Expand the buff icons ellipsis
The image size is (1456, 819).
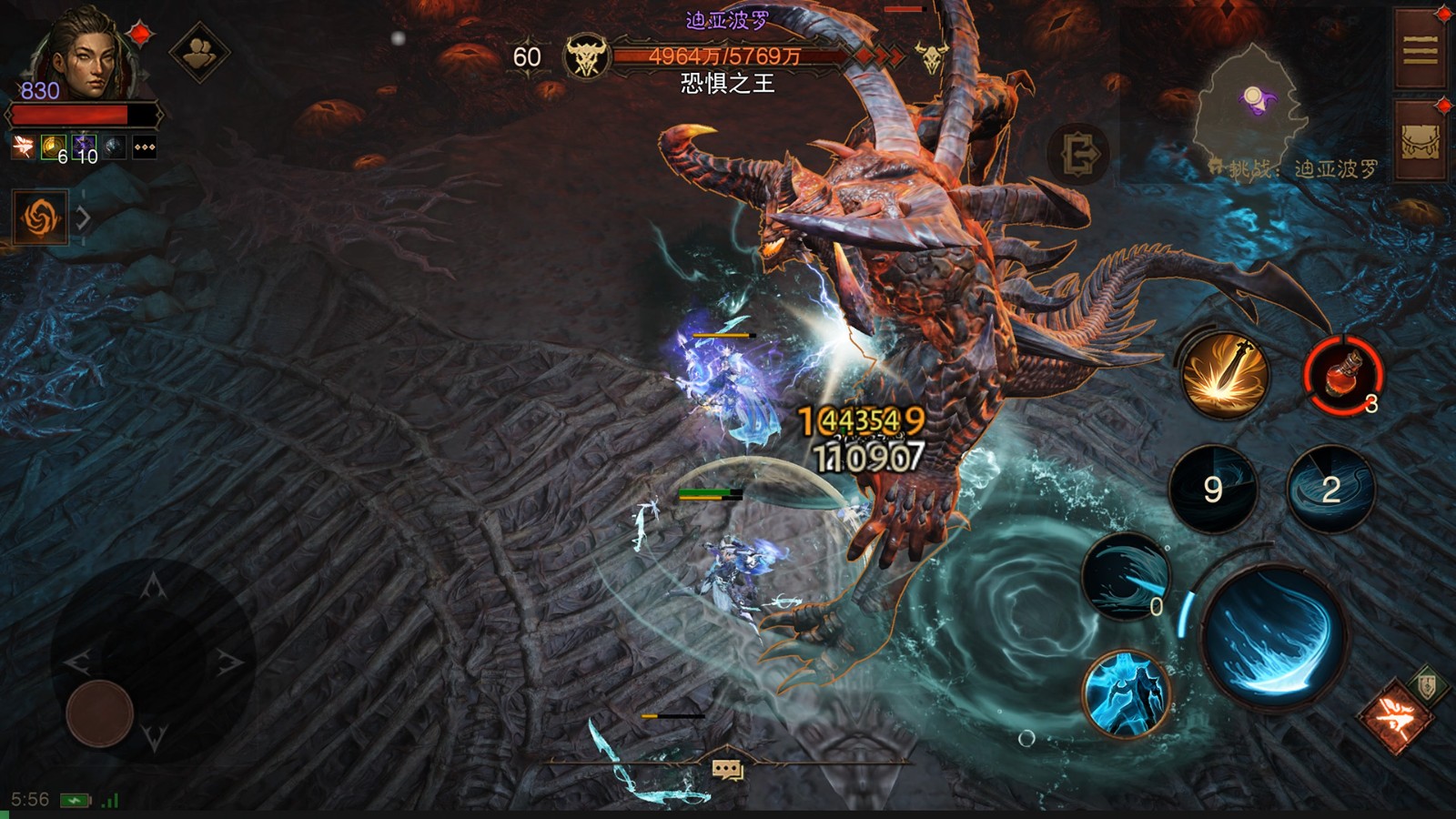(x=145, y=147)
